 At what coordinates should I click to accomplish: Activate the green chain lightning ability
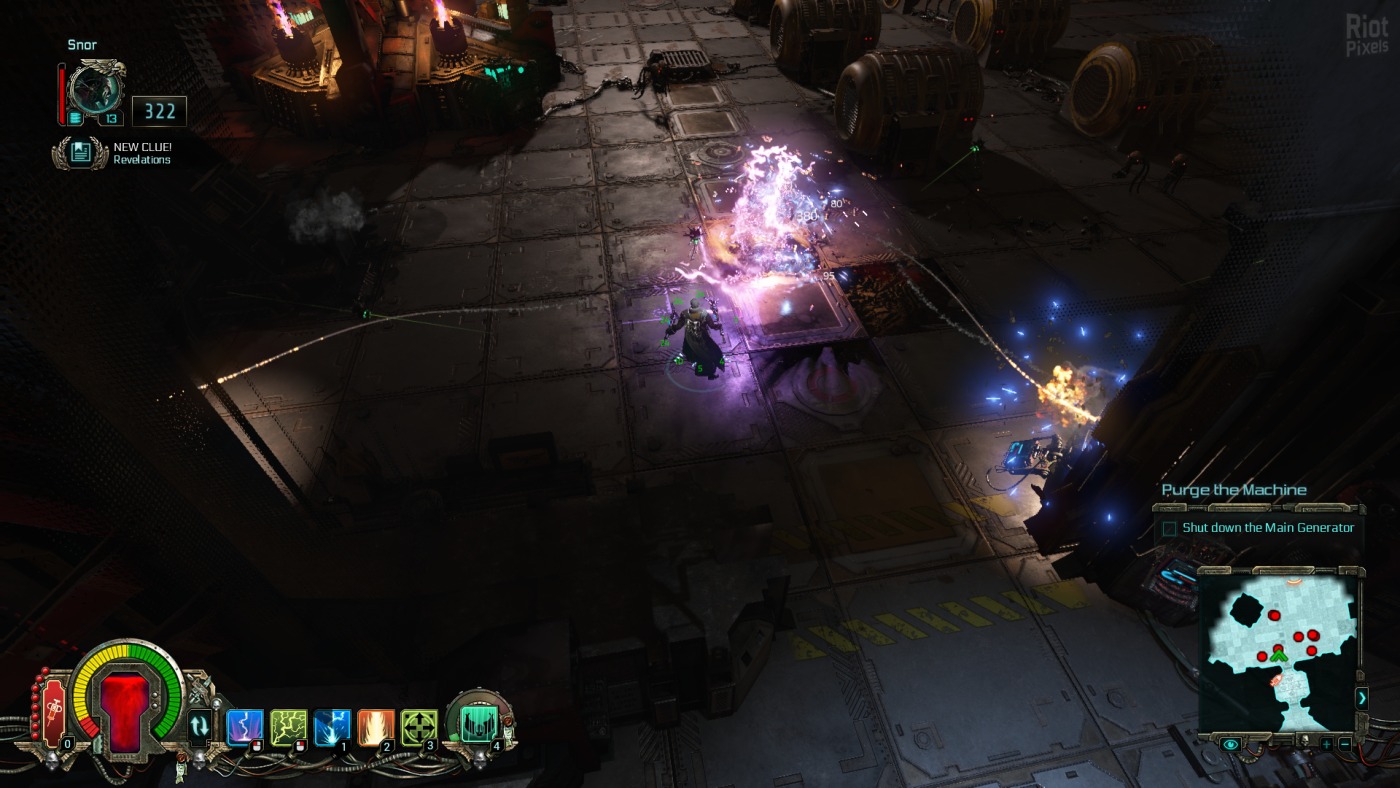(288, 727)
